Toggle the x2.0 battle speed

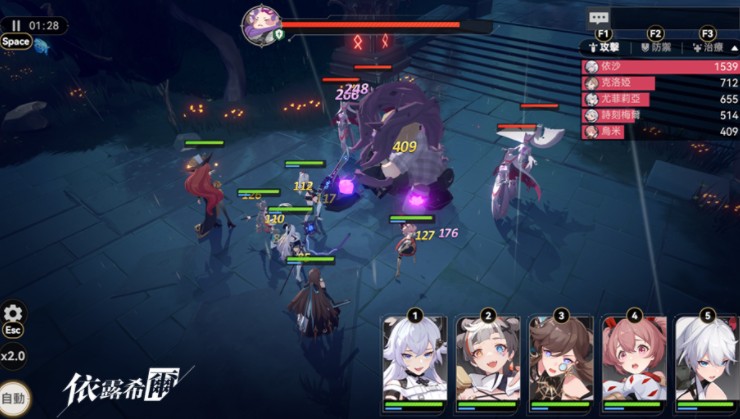pos(13,355)
